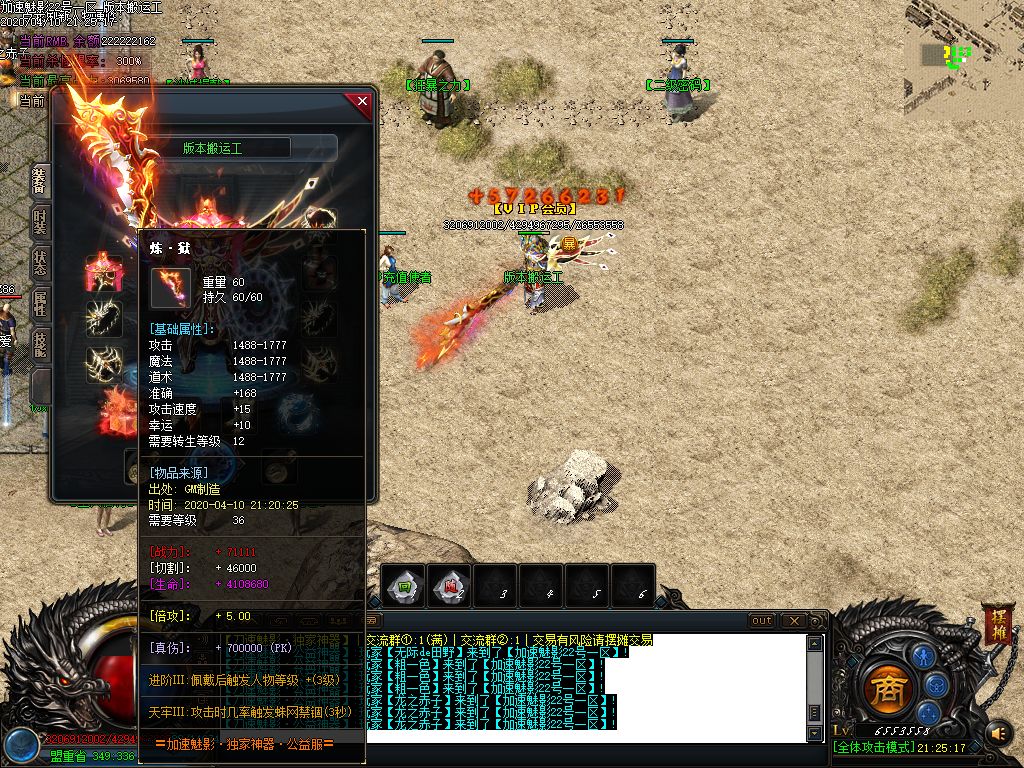The width and height of the screenshot is (1024, 768).
Task: Select the 装备 equipment tab
Action: click(40, 181)
